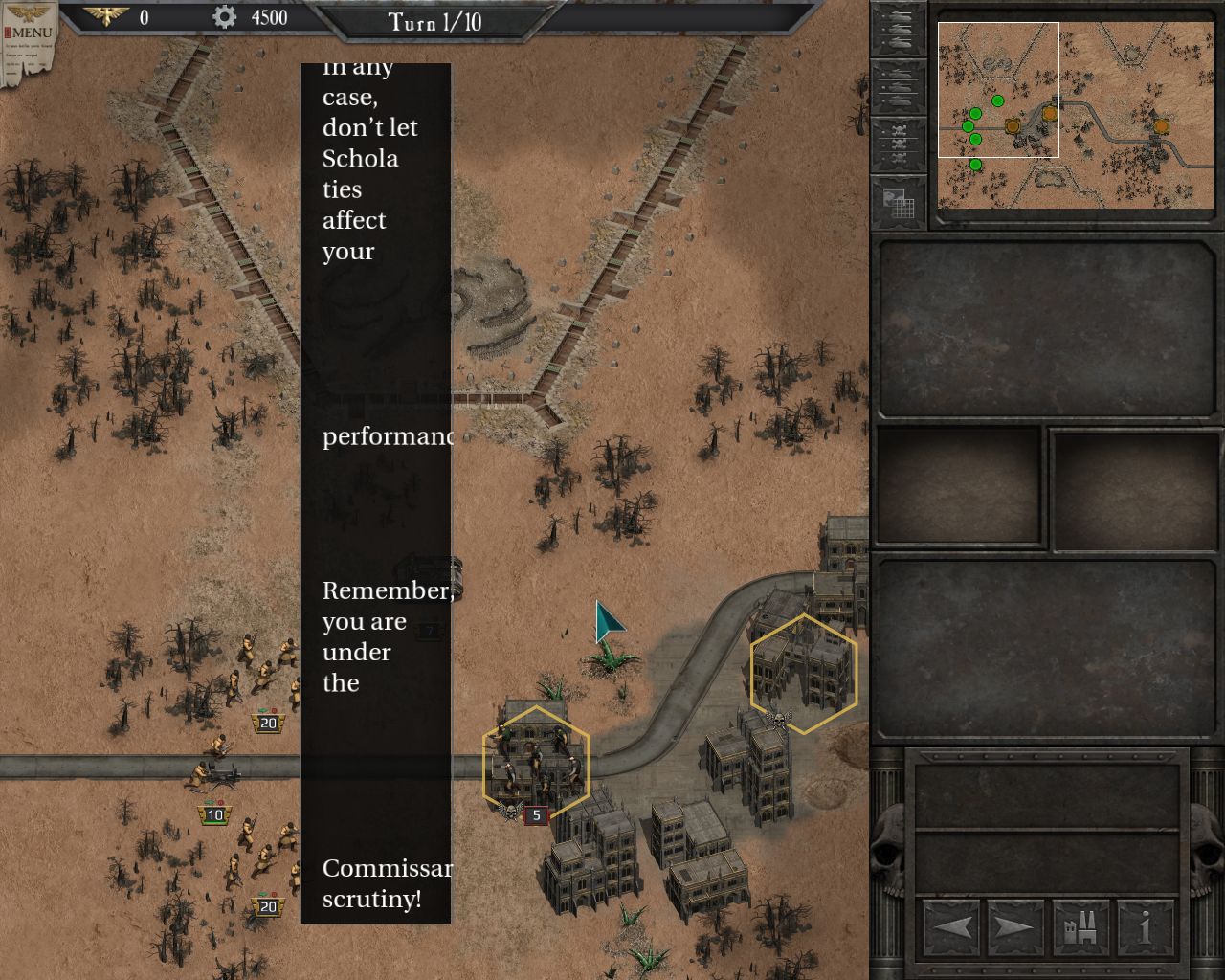Select the next unit arrow icon
The image size is (1225, 980).
coord(1016,925)
